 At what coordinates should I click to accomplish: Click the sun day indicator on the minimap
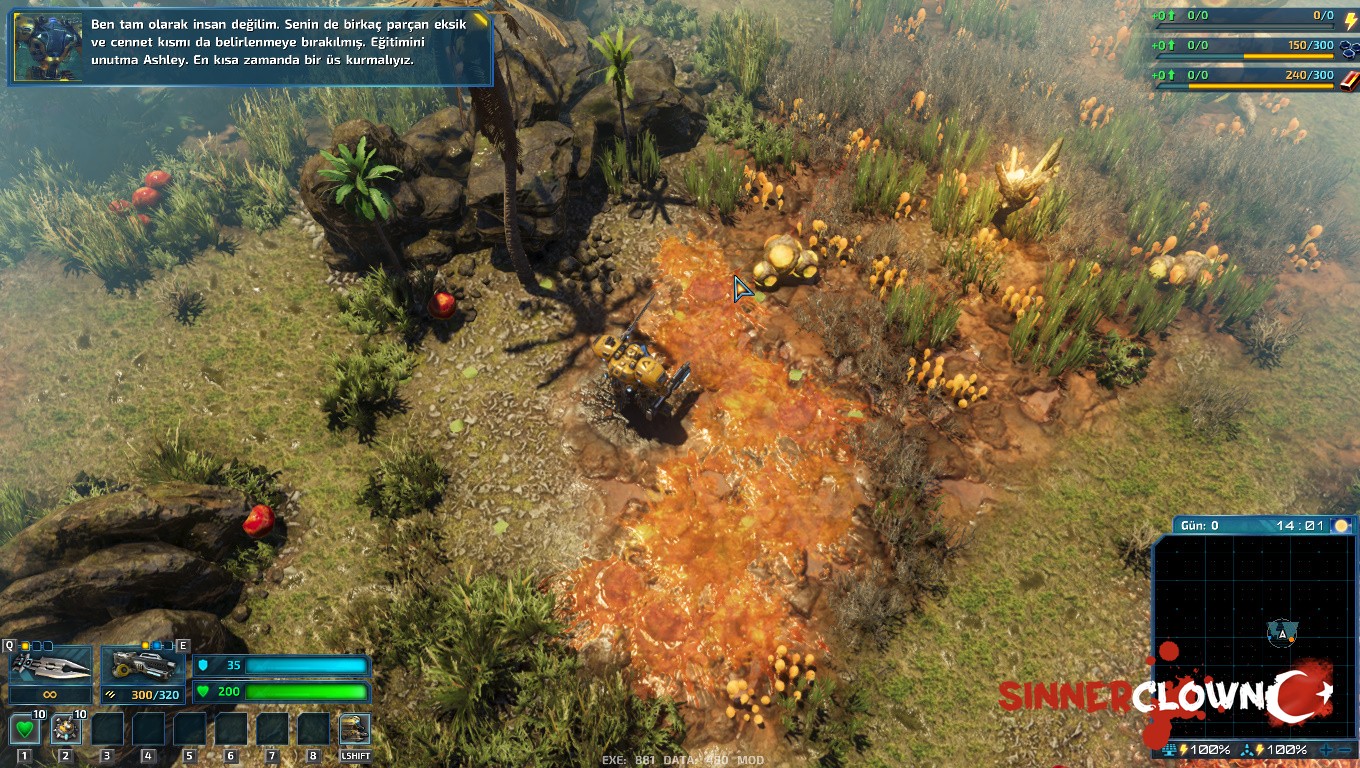point(1341,524)
